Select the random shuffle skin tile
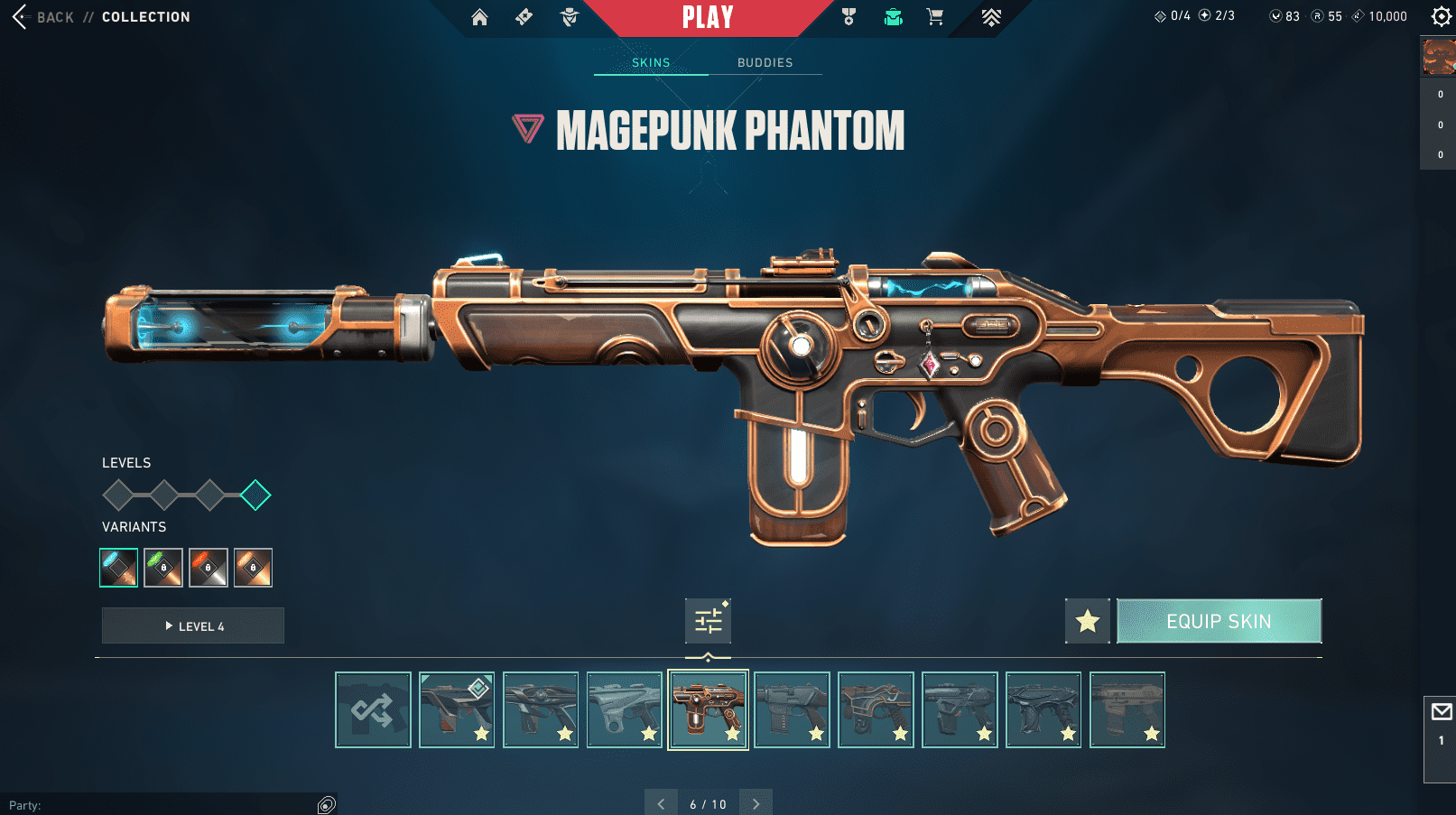Image resolution: width=1456 pixels, height=815 pixels. pyautogui.click(x=373, y=709)
